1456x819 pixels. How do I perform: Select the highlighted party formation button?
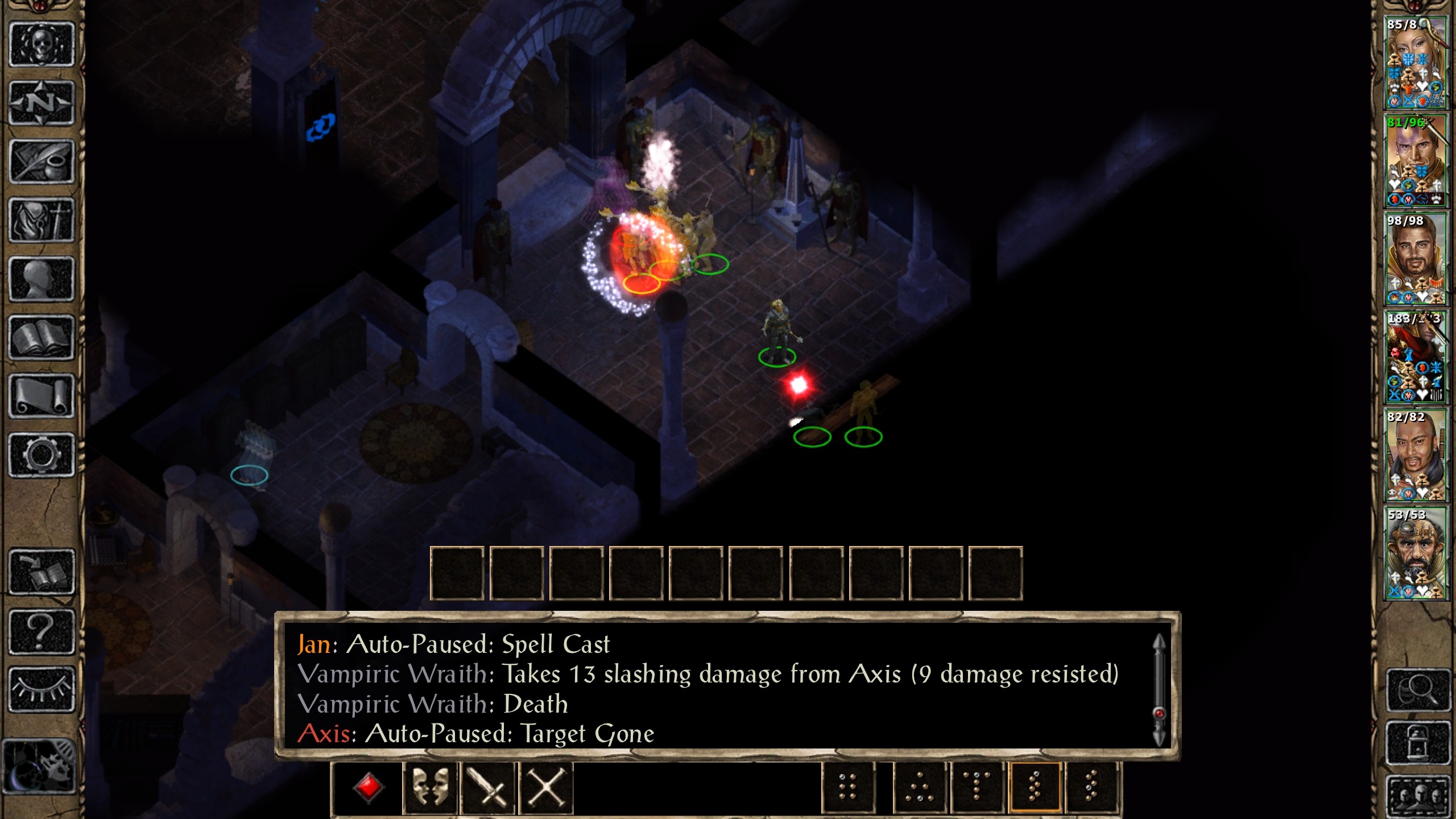(1035, 788)
